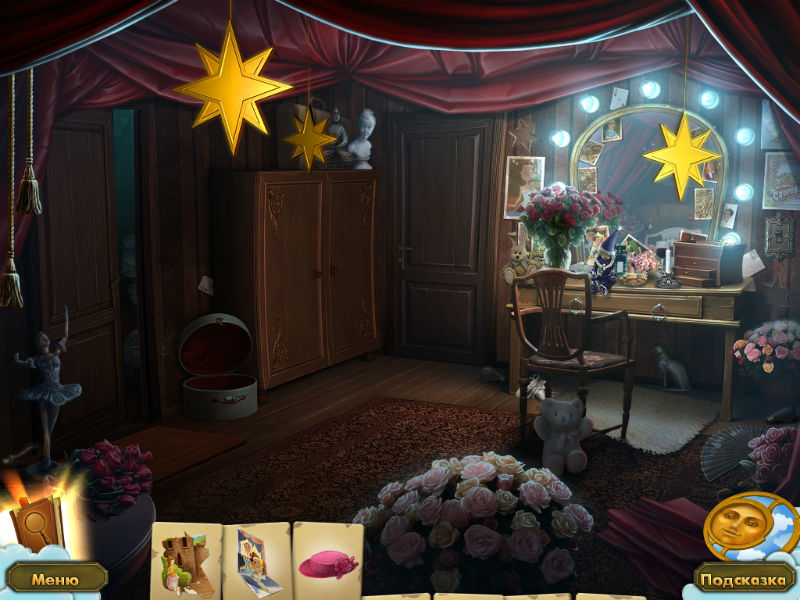Image resolution: width=800 pixels, height=600 pixels.
Task: Open the Меню button
Action: (56, 578)
